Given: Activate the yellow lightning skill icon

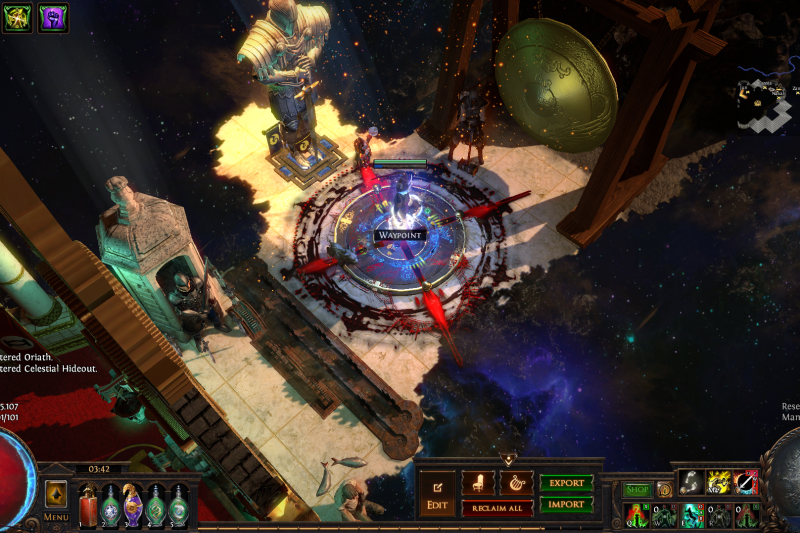Looking at the screenshot, I should 719,482.
